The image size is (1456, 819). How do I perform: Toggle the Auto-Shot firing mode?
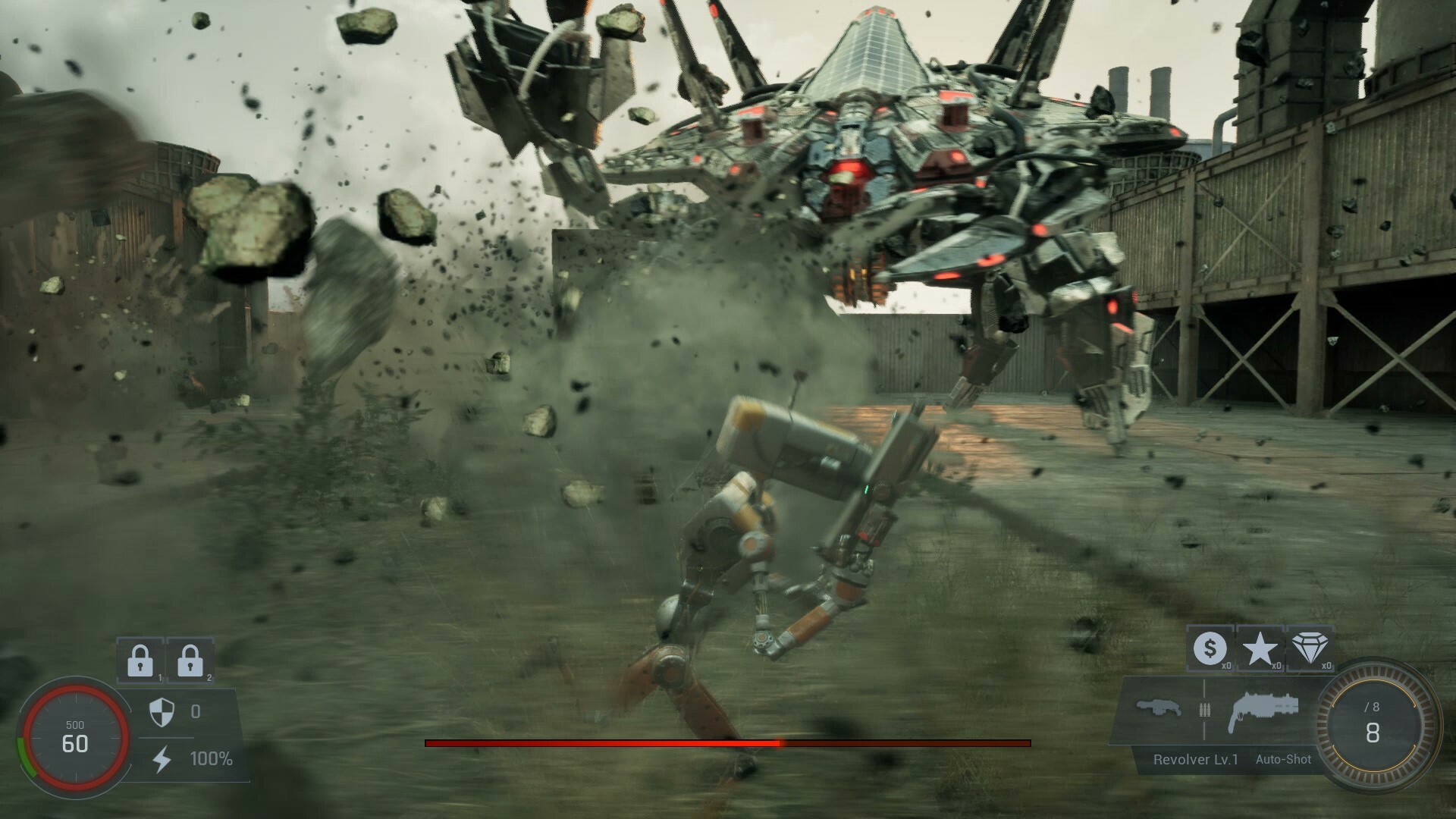pyautogui.click(x=1282, y=758)
